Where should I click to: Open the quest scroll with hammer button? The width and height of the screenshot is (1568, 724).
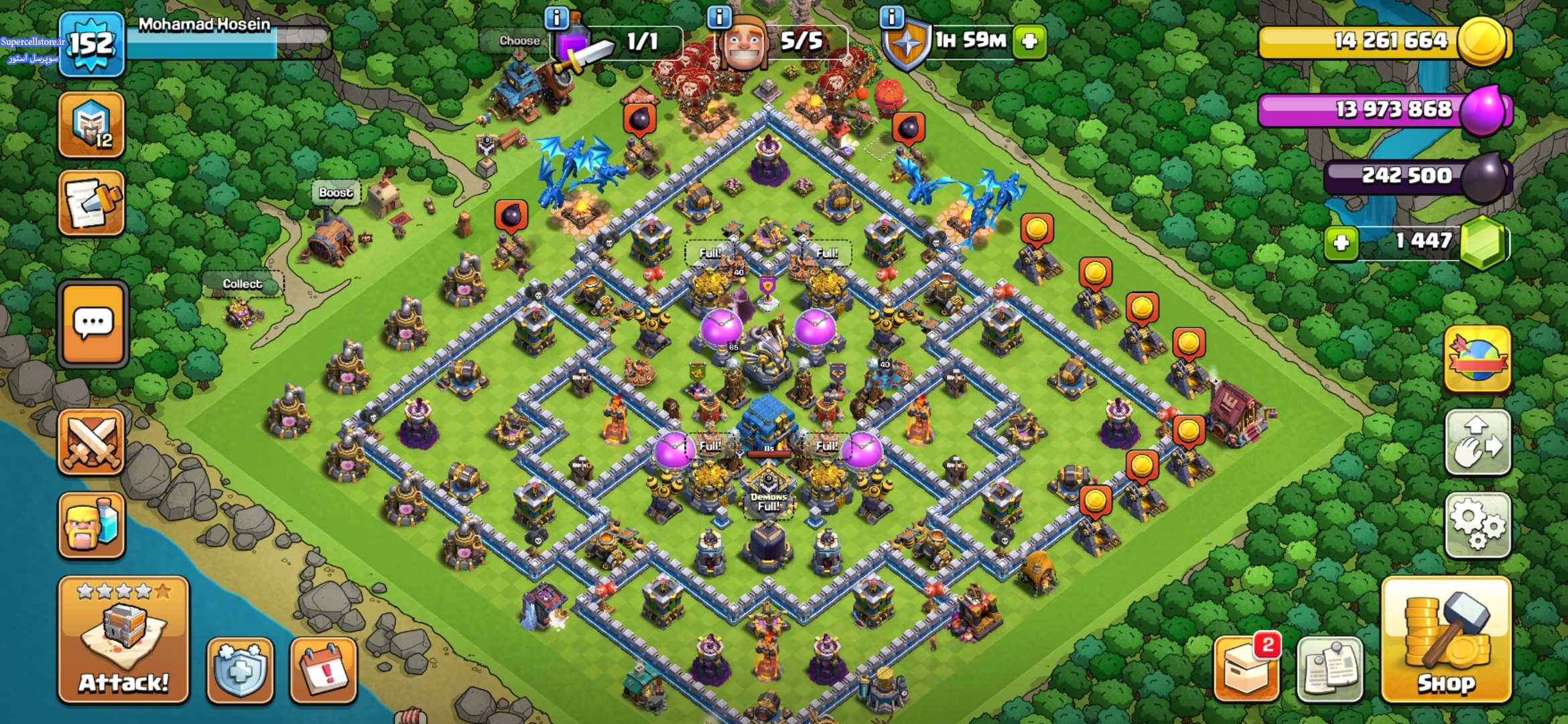point(92,203)
